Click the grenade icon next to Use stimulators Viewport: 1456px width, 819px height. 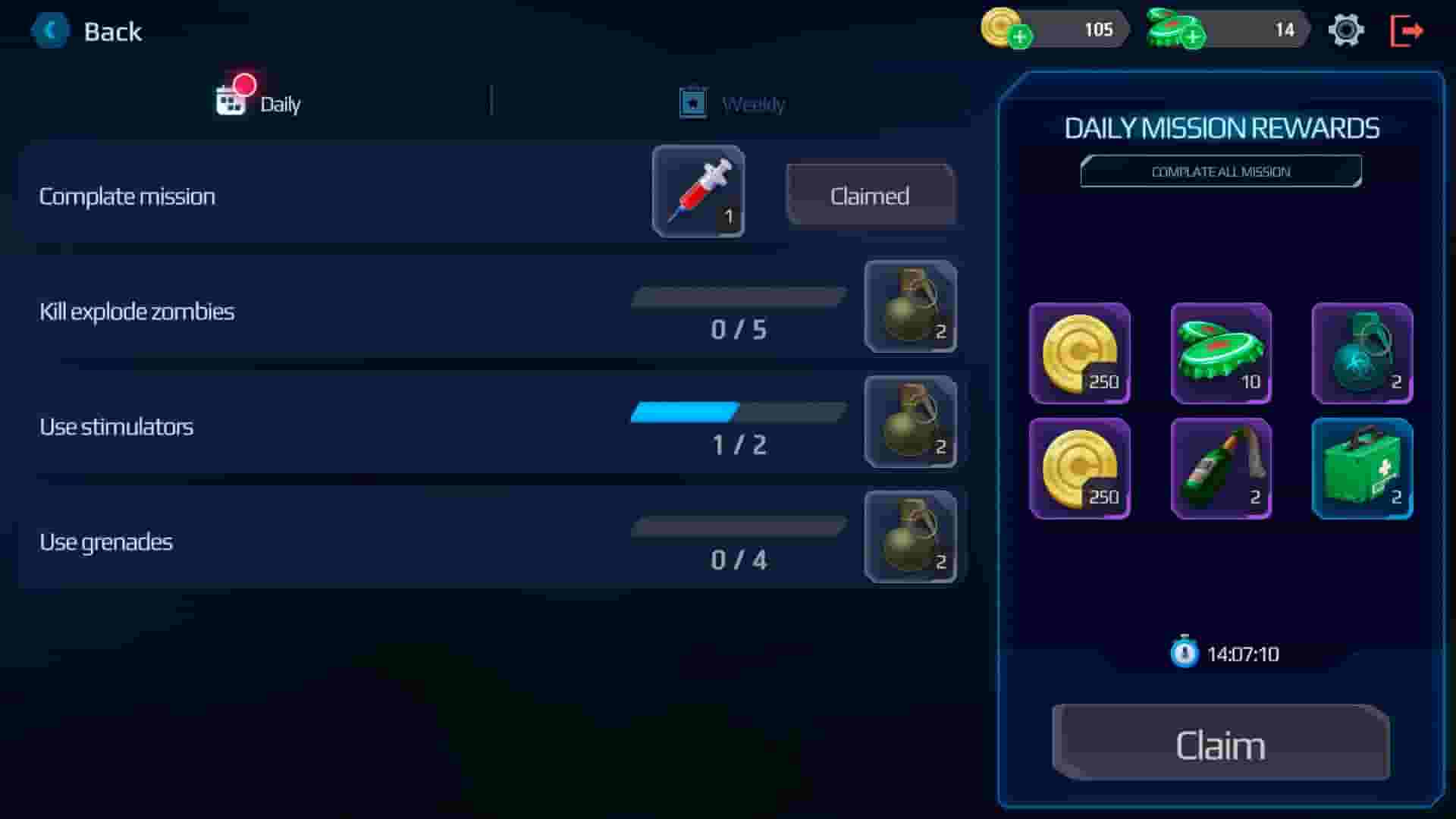(909, 422)
